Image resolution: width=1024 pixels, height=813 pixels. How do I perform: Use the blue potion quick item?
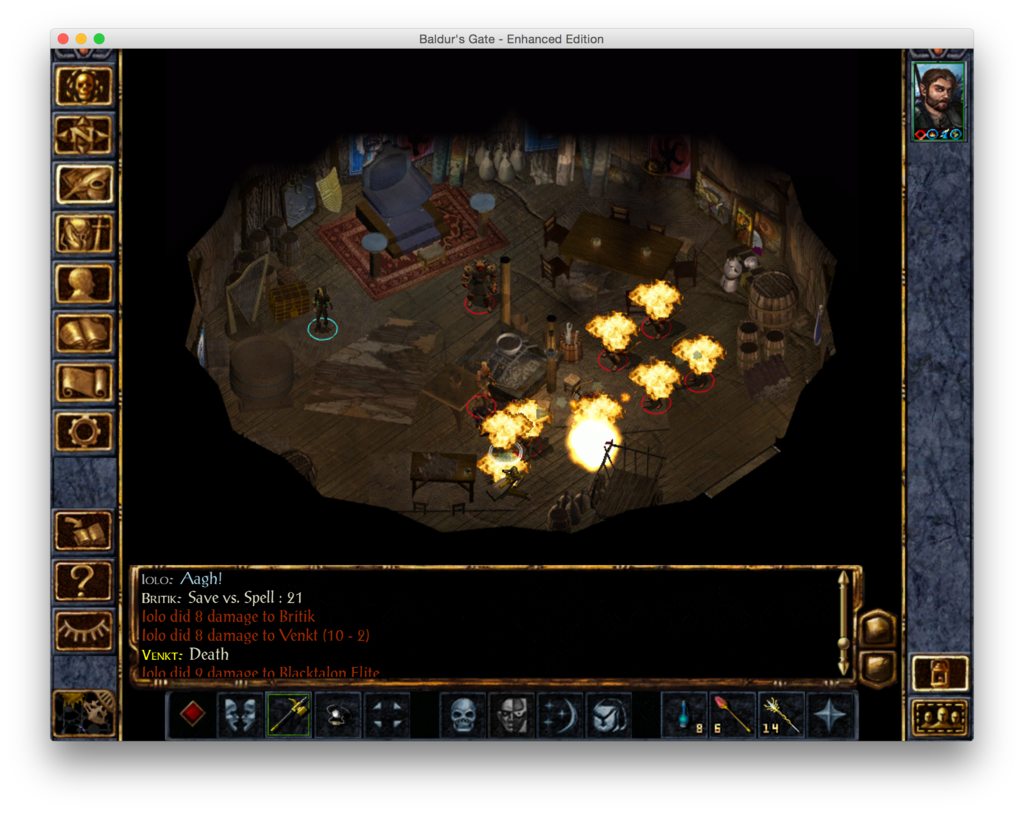click(685, 714)
